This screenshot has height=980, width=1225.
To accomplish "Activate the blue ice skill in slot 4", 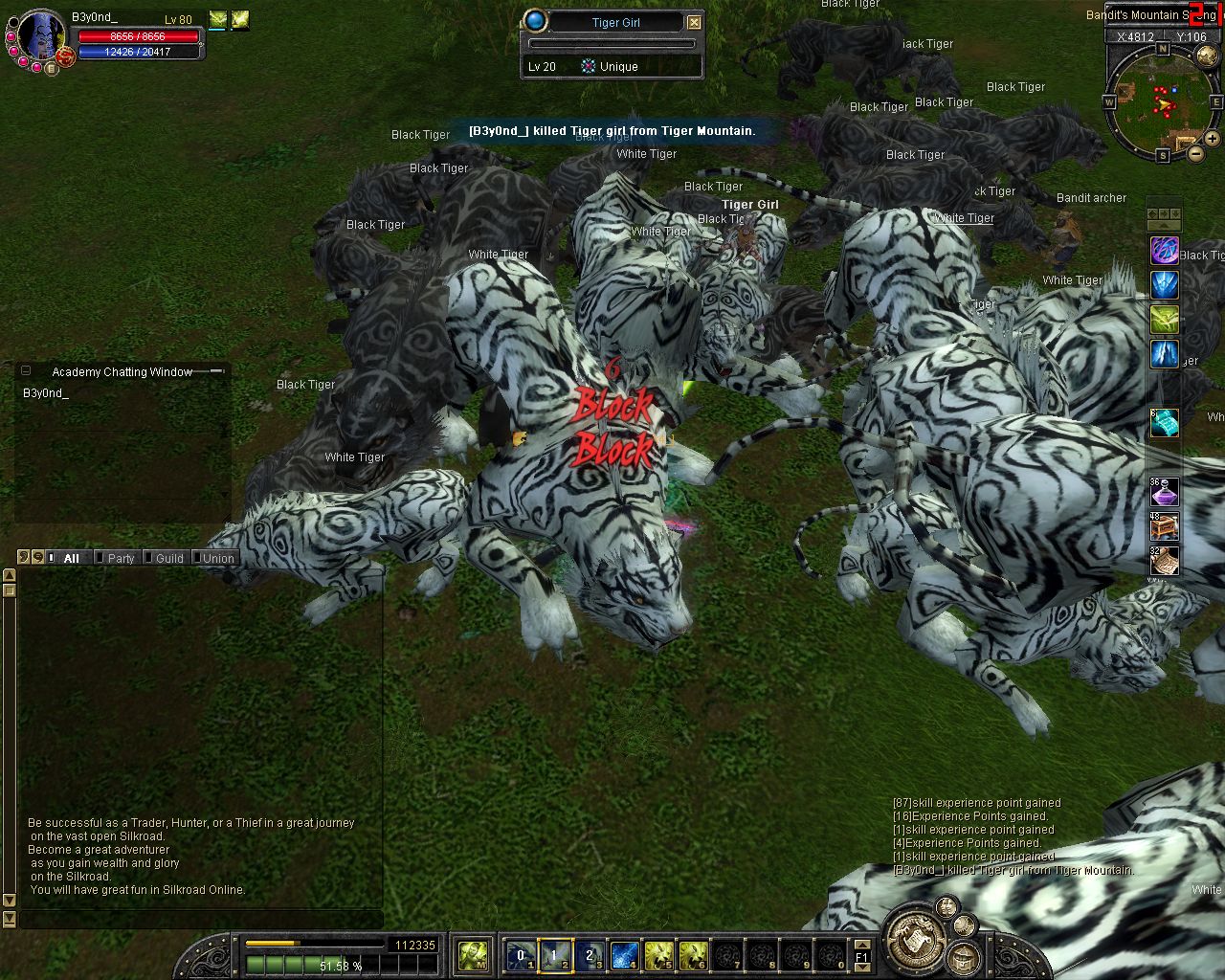I will pyautogui.click(x=624, y=955).
